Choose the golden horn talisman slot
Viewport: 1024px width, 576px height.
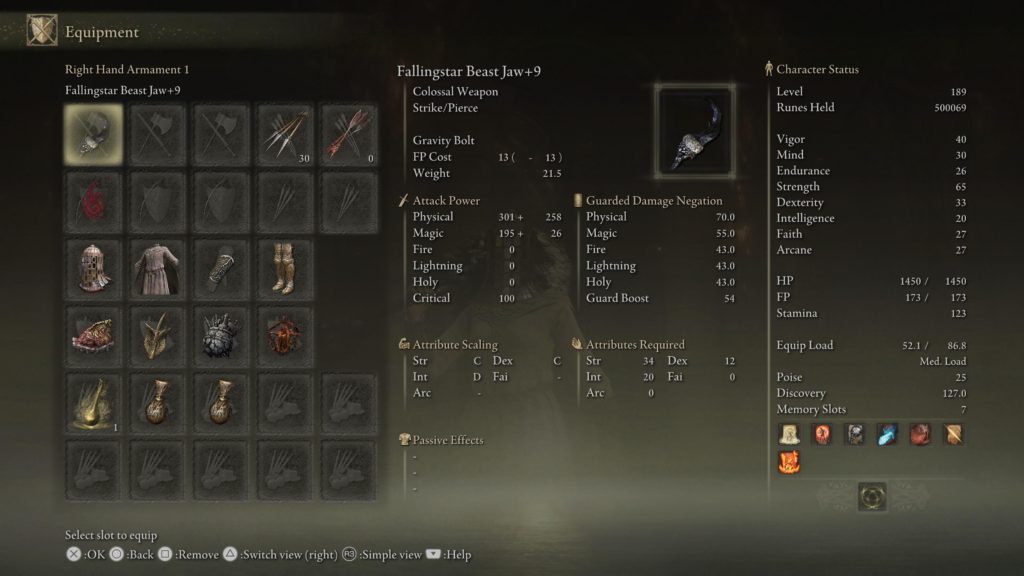[157, 336]
